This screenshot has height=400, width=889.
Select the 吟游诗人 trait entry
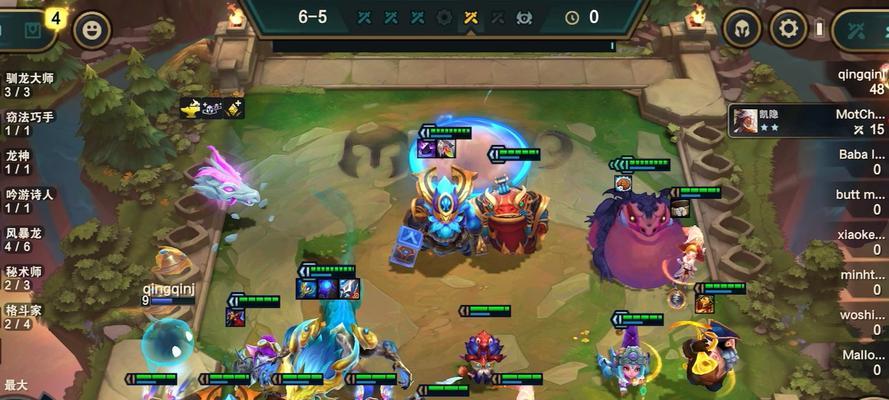pos(28,201)
